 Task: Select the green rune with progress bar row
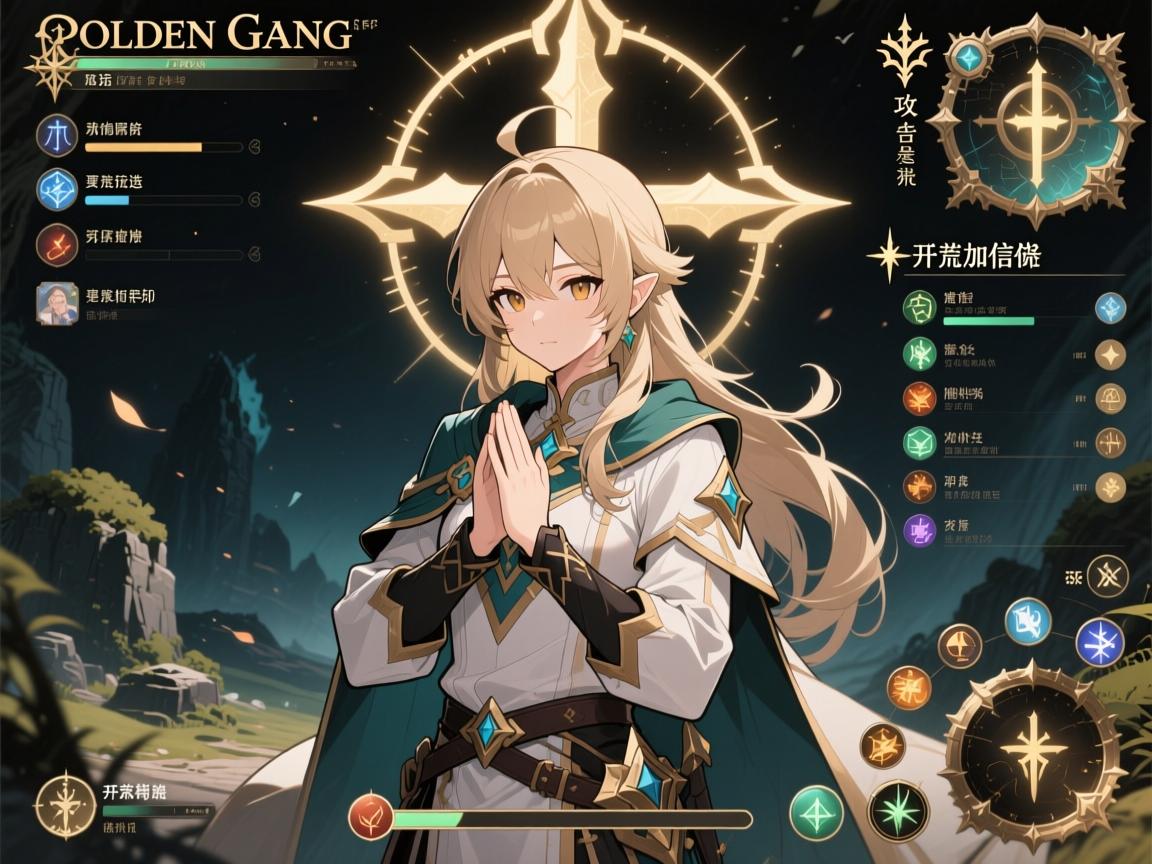click(918, 307)
